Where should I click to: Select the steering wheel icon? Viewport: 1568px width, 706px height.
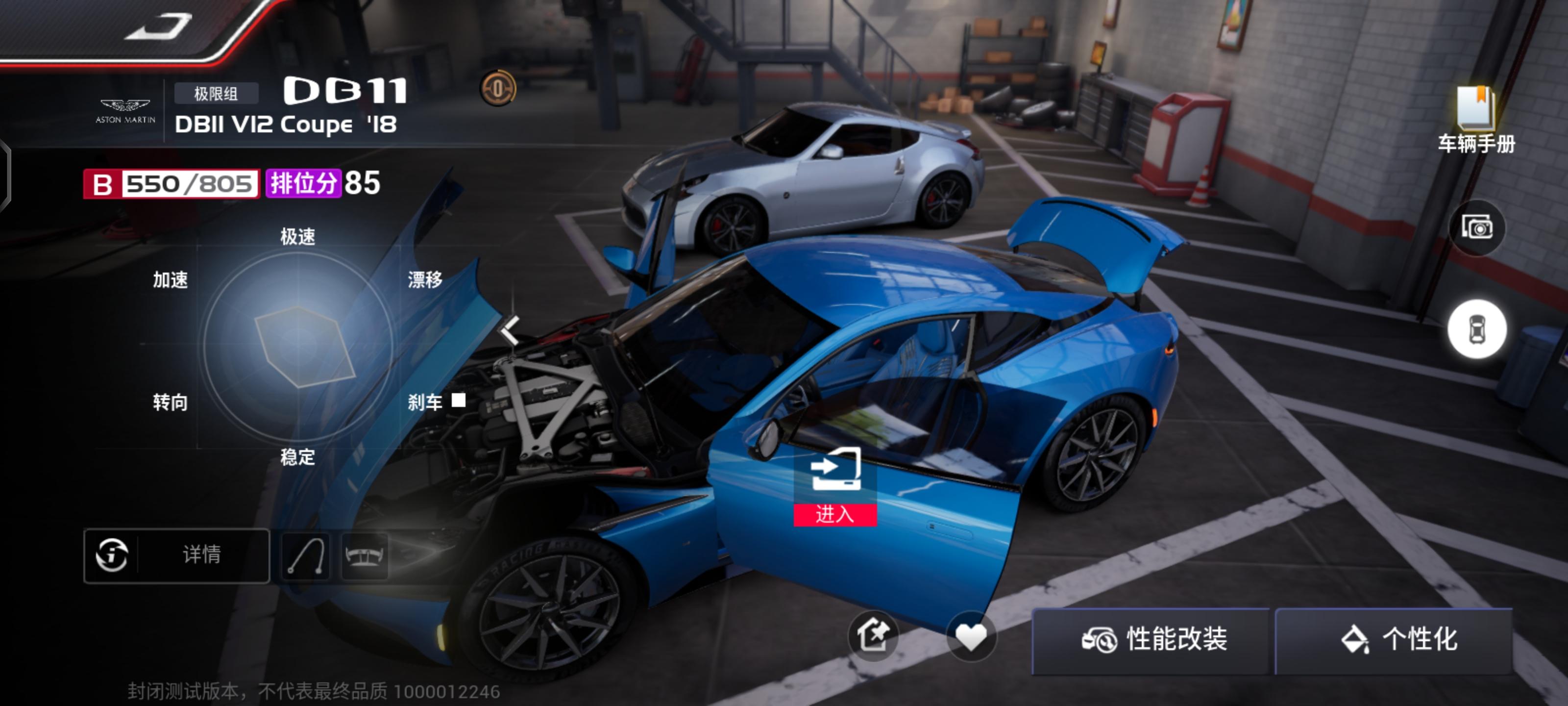click(x=365, y=555)
